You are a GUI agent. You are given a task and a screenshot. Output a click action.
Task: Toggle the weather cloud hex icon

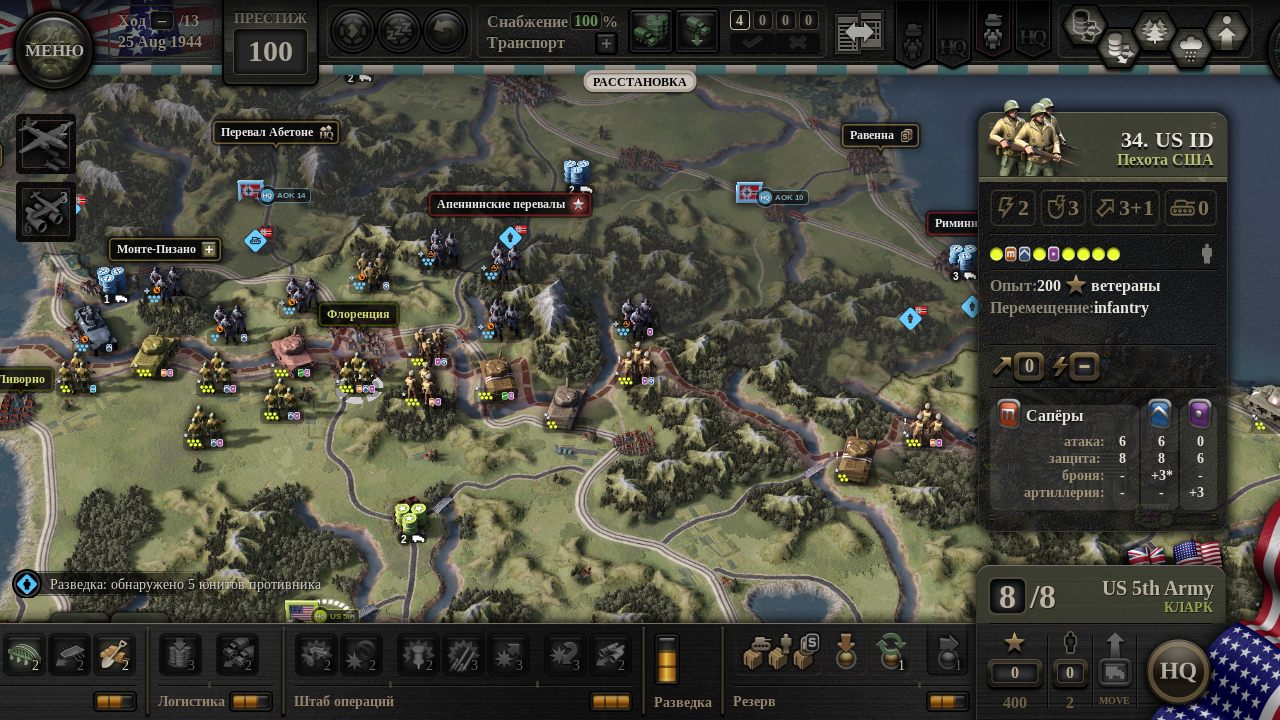click(1190, 46)
